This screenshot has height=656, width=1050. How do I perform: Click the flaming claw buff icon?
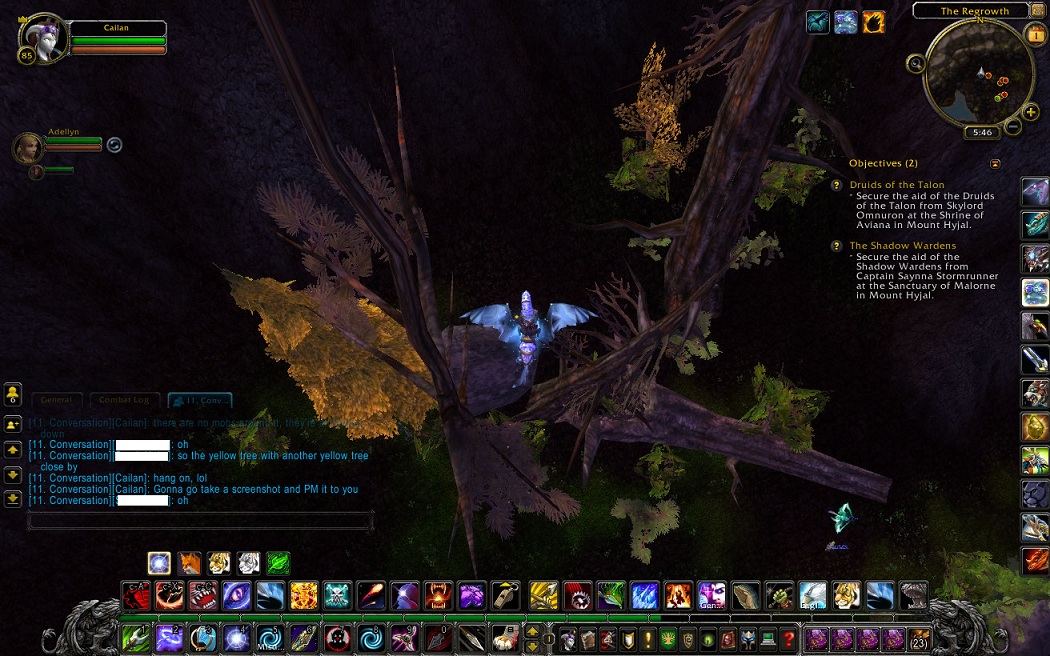[x=873, y=22]
